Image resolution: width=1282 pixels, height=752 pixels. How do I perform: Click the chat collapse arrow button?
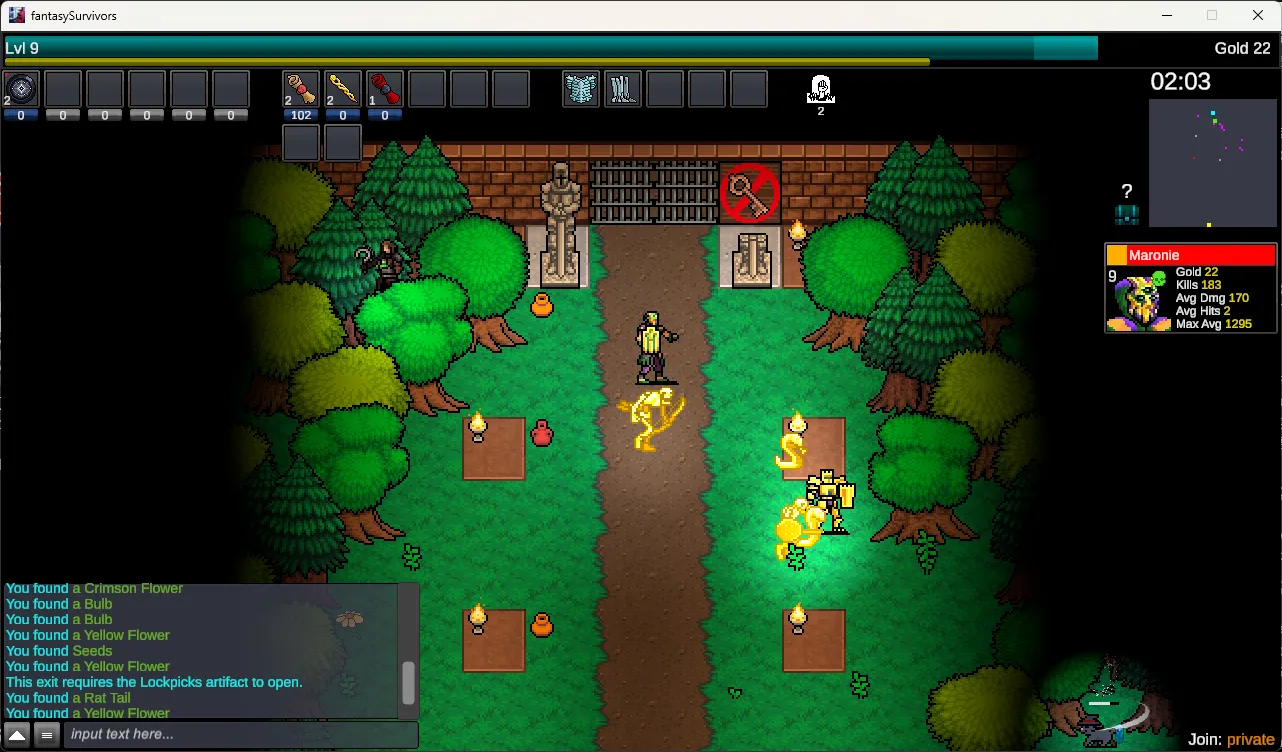[17, 736]
